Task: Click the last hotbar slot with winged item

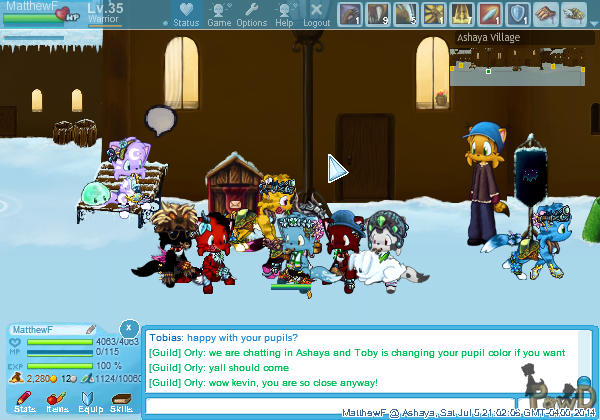Action: pyautogui.click(x=573, y=13)
